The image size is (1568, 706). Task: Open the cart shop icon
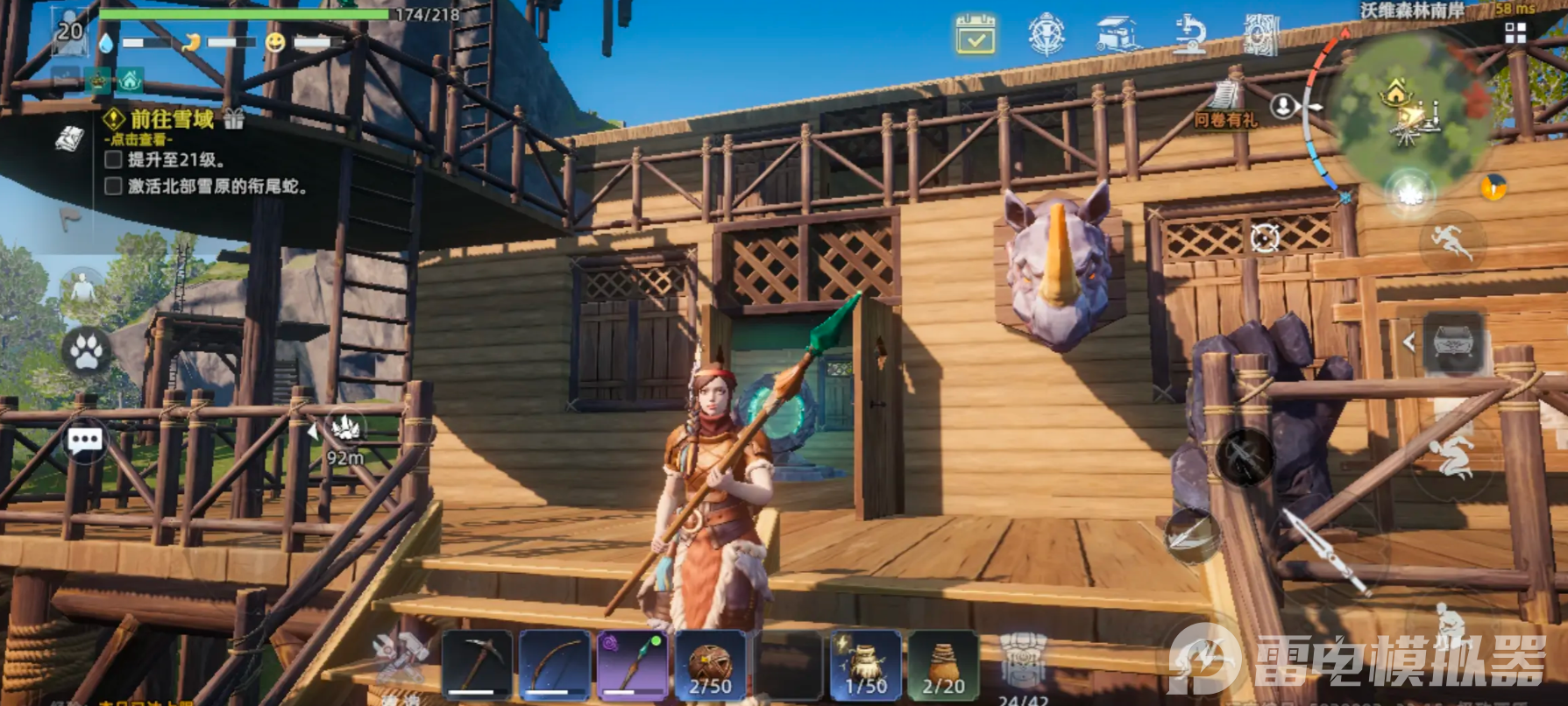[x=1118, y=35]
